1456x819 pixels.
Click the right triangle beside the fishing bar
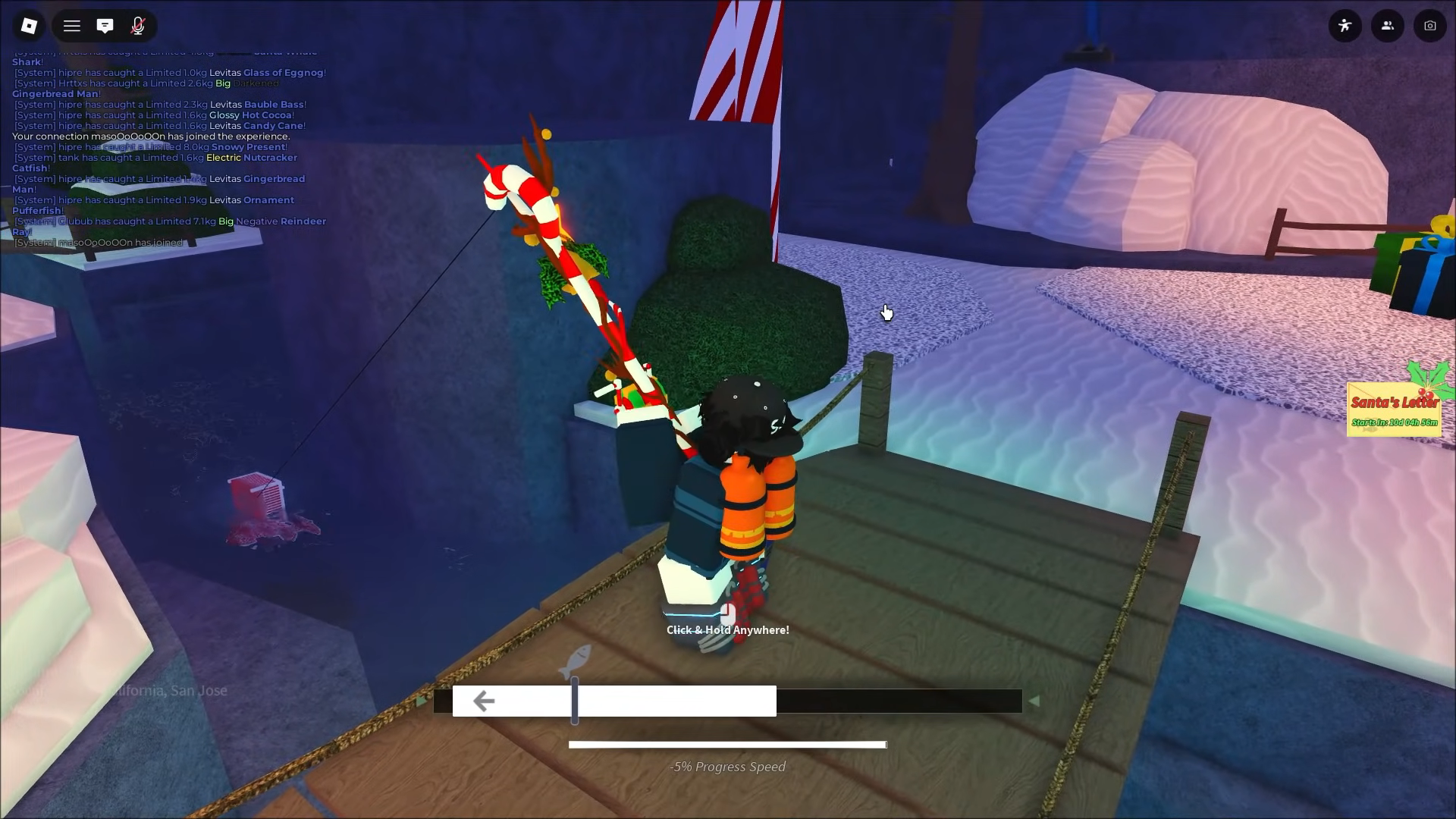click(x=1034, y=701)
